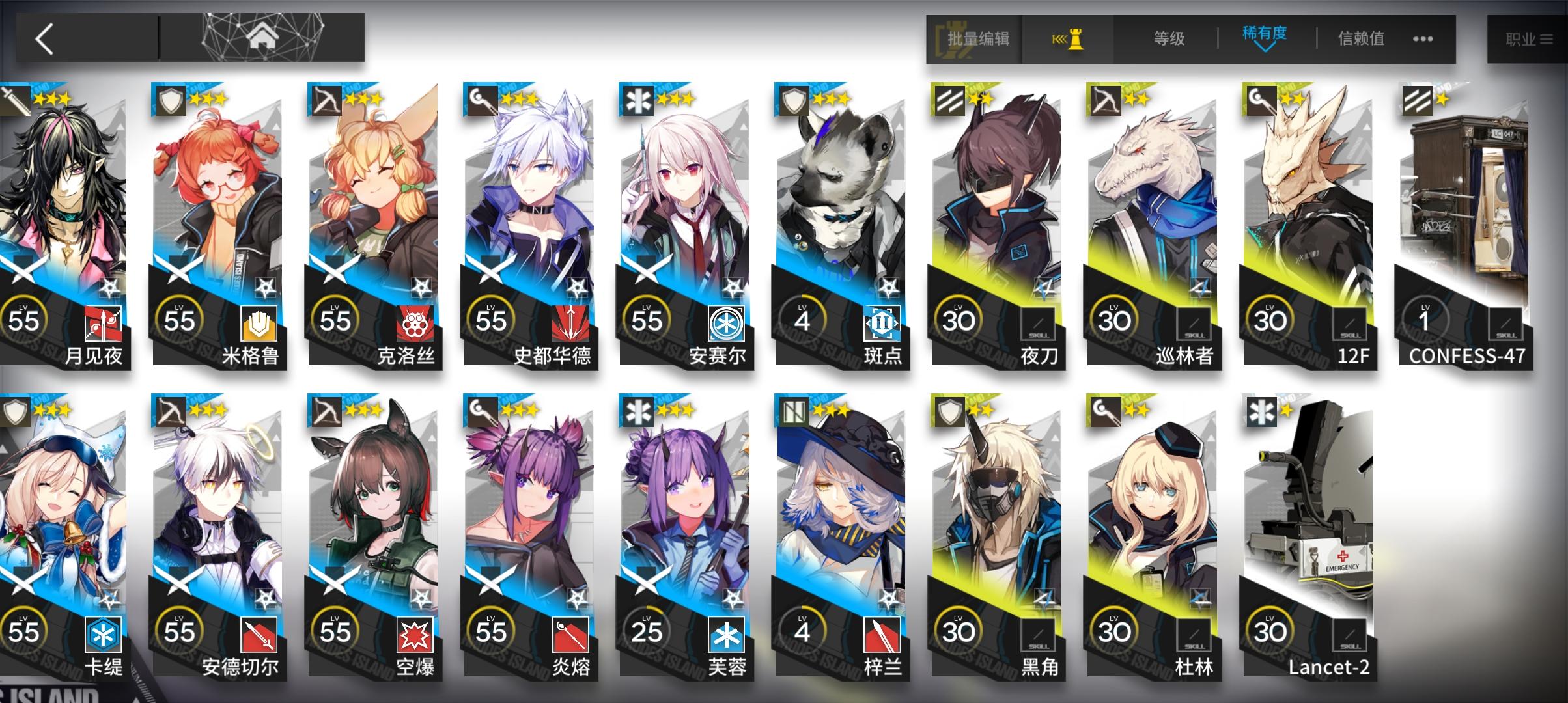This screenshot has width=1568, height=703.
Task: Open the 稀有度 sorting dropdown chevron
Action: coord(1265,49)
